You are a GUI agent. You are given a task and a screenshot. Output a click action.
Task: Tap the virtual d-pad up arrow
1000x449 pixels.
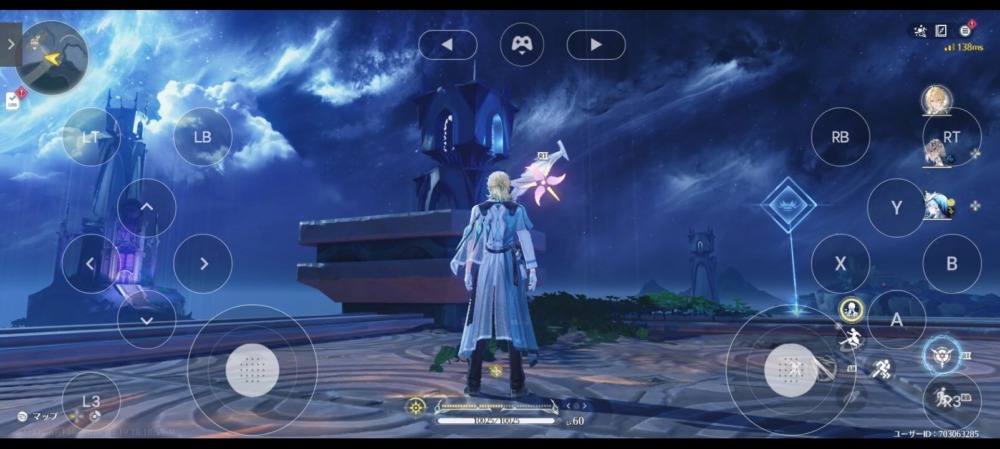(147, 208)
